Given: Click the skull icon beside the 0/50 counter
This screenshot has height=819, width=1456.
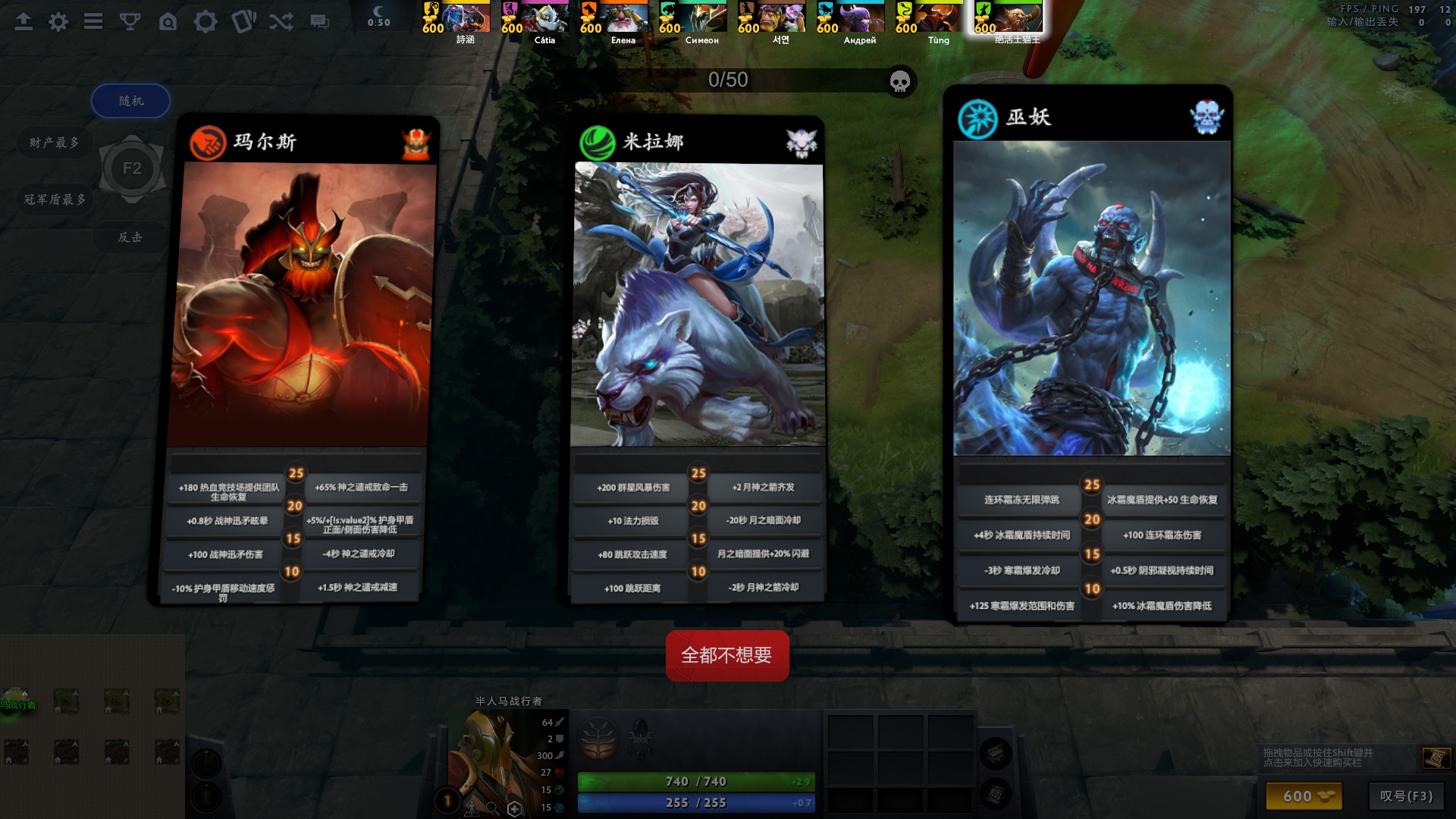Looking at the screenshot, I should 899,82.
